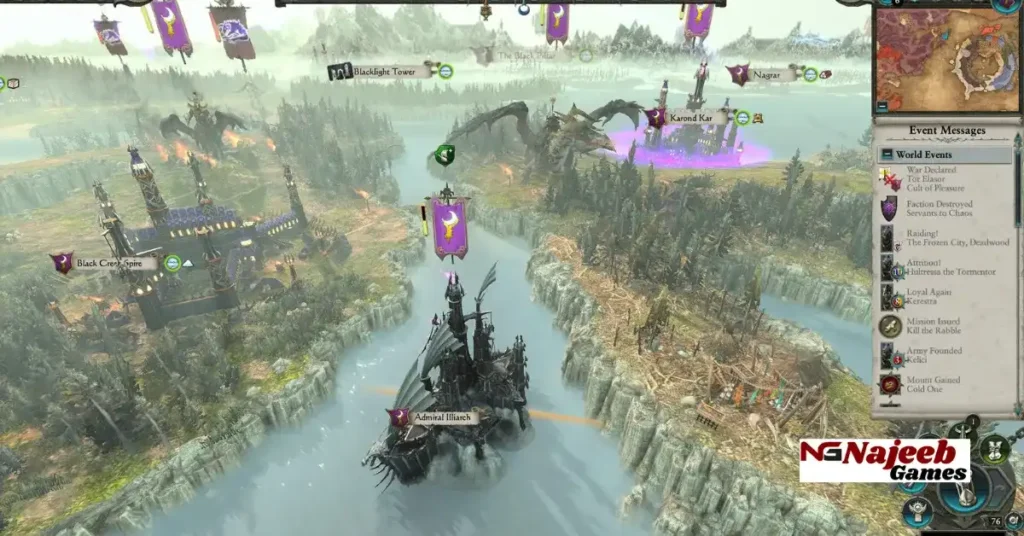
Task: Click the green round button beside End Turn
Action: tap(993, 450)
